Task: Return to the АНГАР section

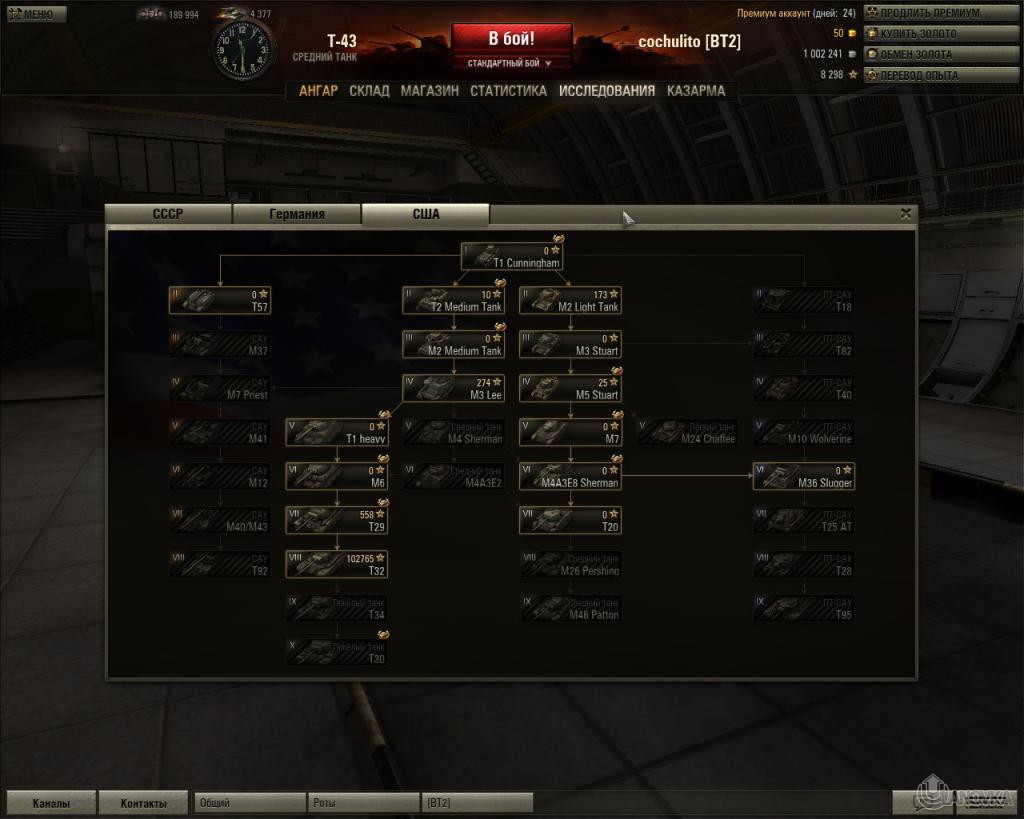Action: [318, 90]
